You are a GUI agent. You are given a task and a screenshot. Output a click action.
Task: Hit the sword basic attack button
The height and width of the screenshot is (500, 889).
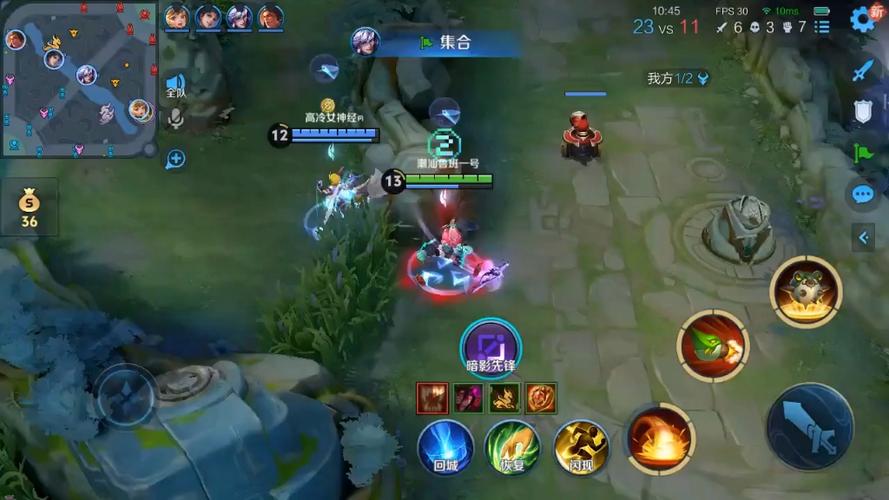tap(809, 427)
